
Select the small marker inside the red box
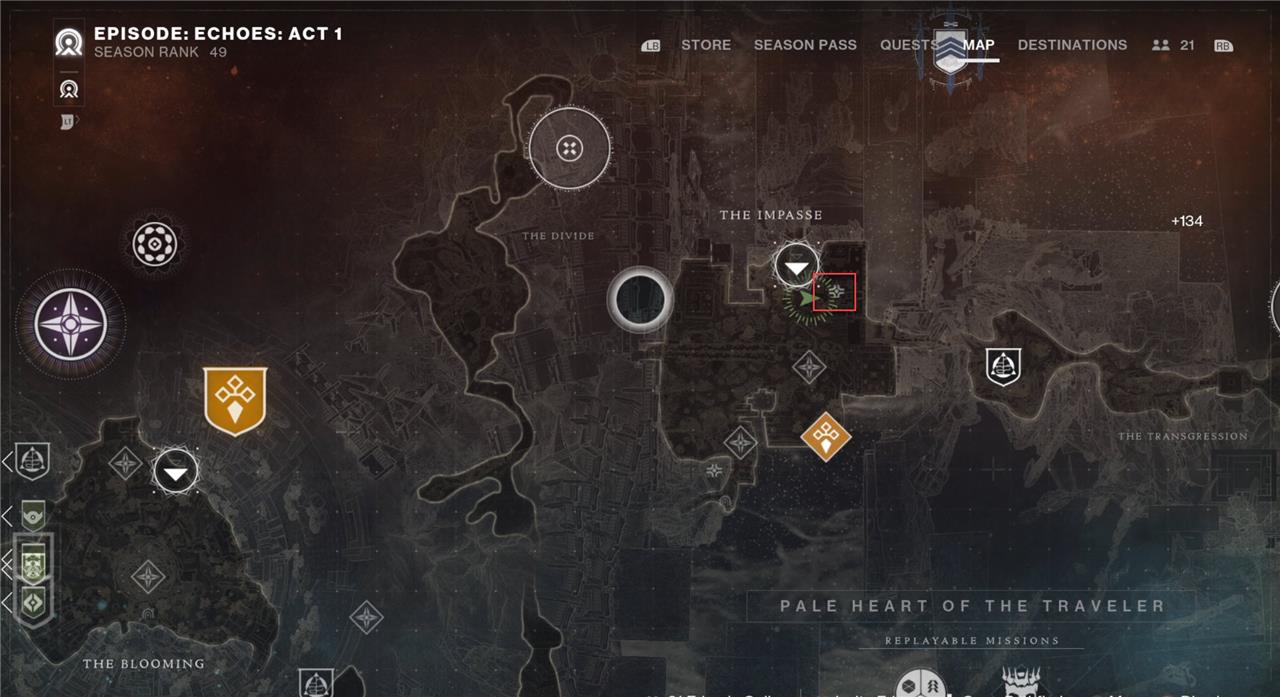click(x=835, y=292)
